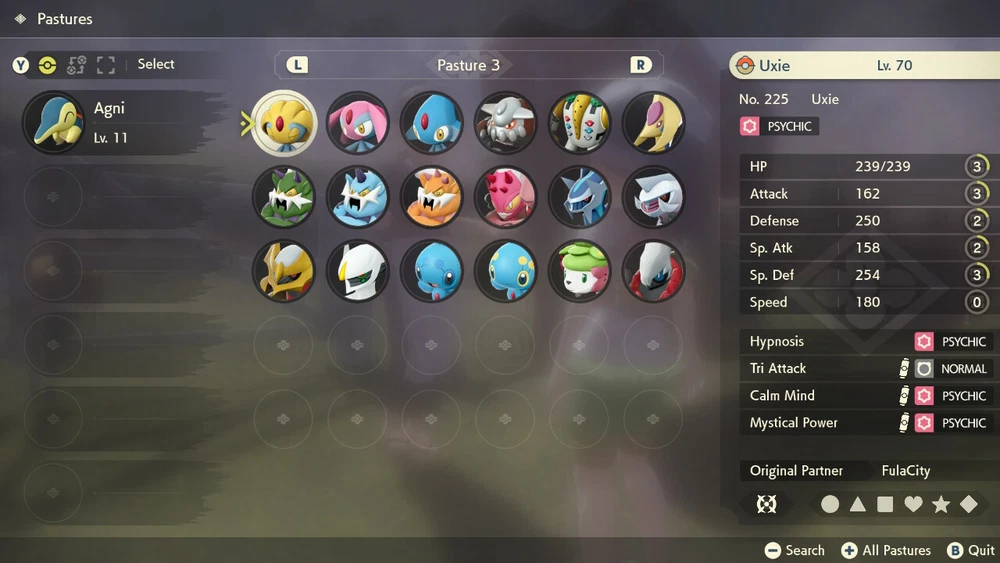Select the Arceus slot

point(358,271)
